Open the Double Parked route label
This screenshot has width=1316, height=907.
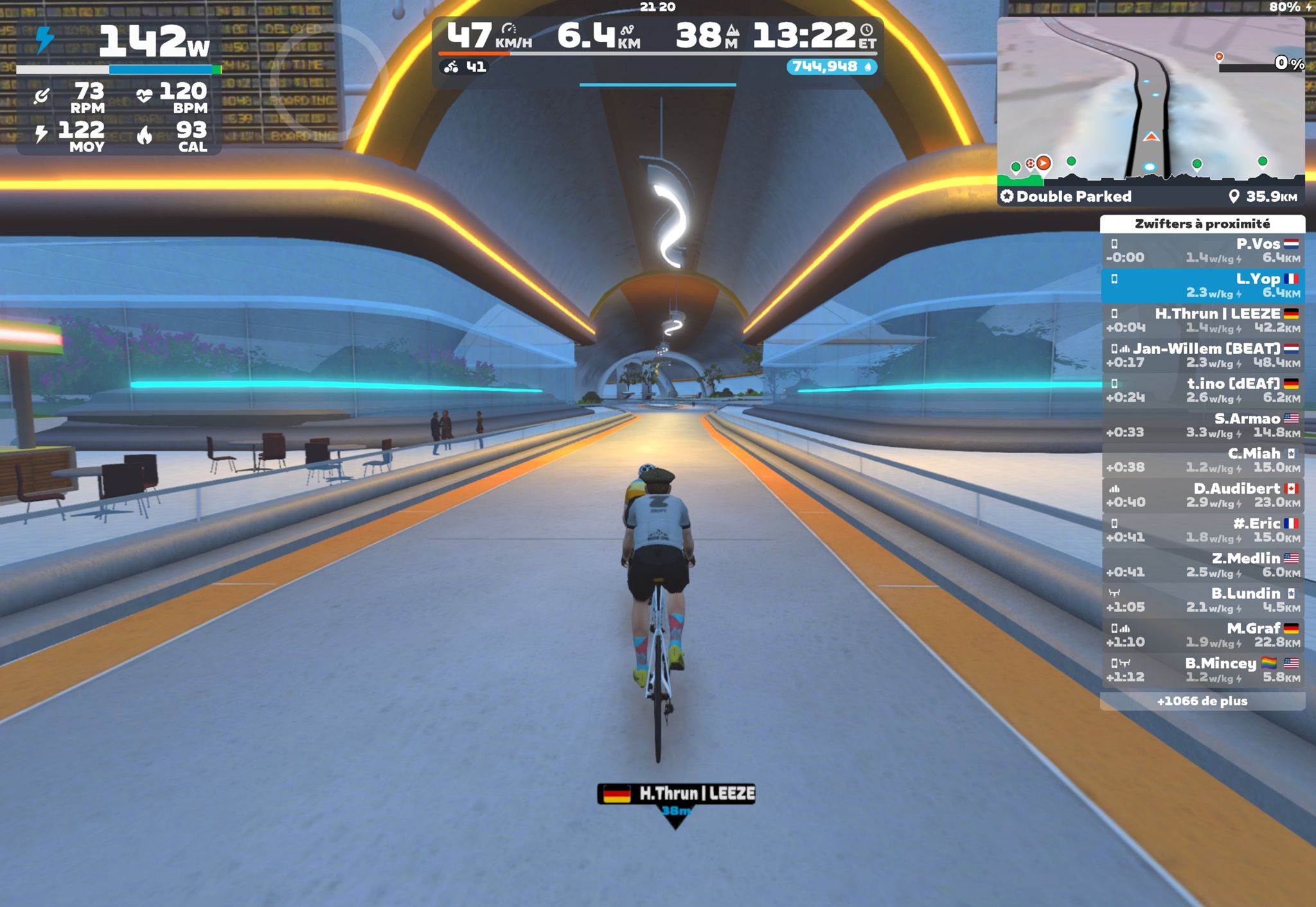click(1073, 197)
